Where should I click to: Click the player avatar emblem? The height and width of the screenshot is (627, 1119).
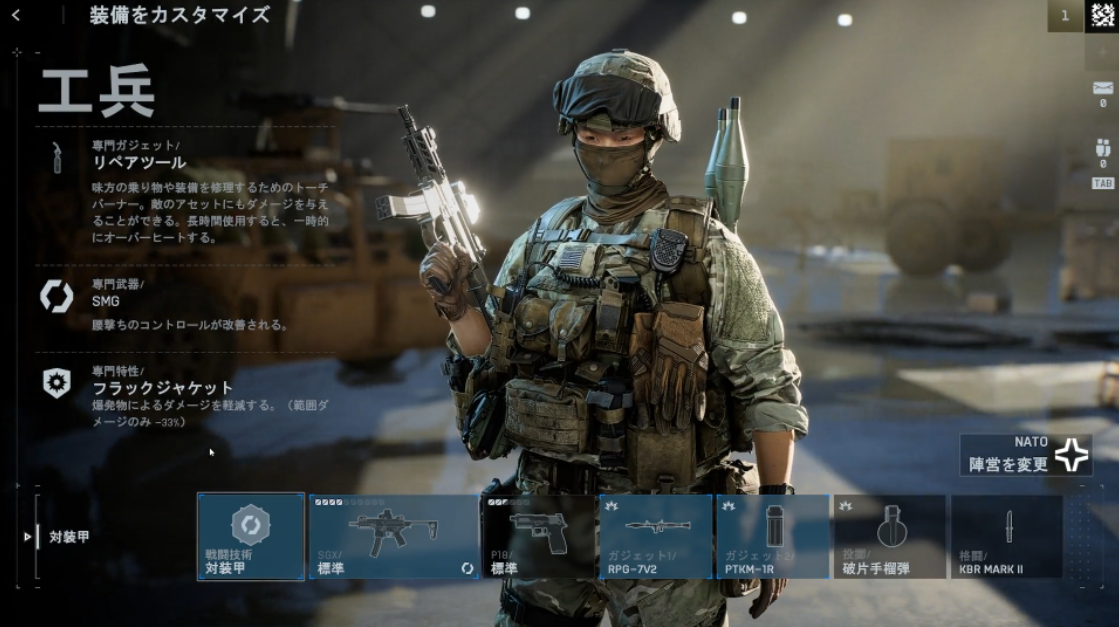[x=1103, y=16]
